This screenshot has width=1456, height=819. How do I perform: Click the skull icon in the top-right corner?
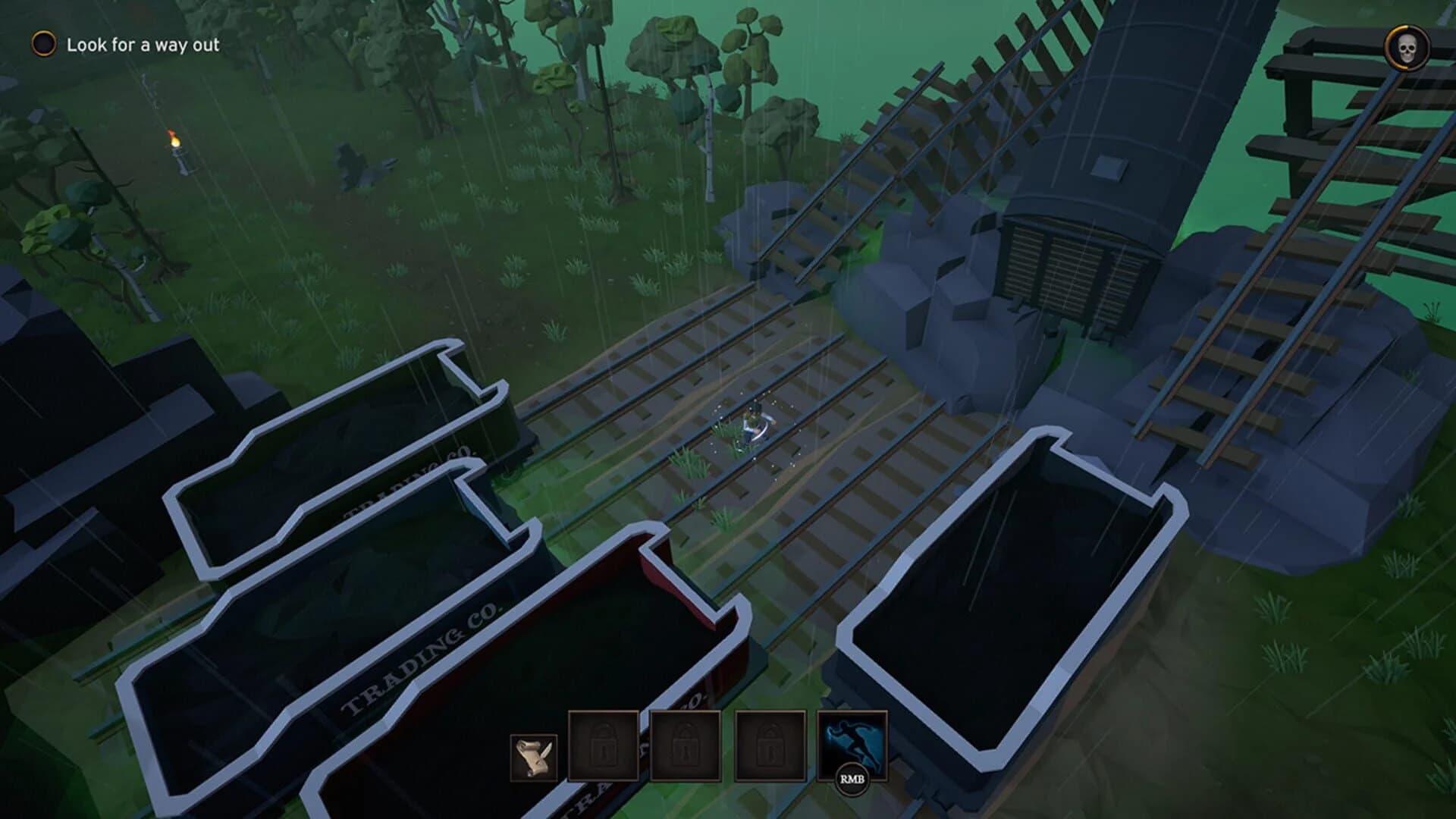1407,47
